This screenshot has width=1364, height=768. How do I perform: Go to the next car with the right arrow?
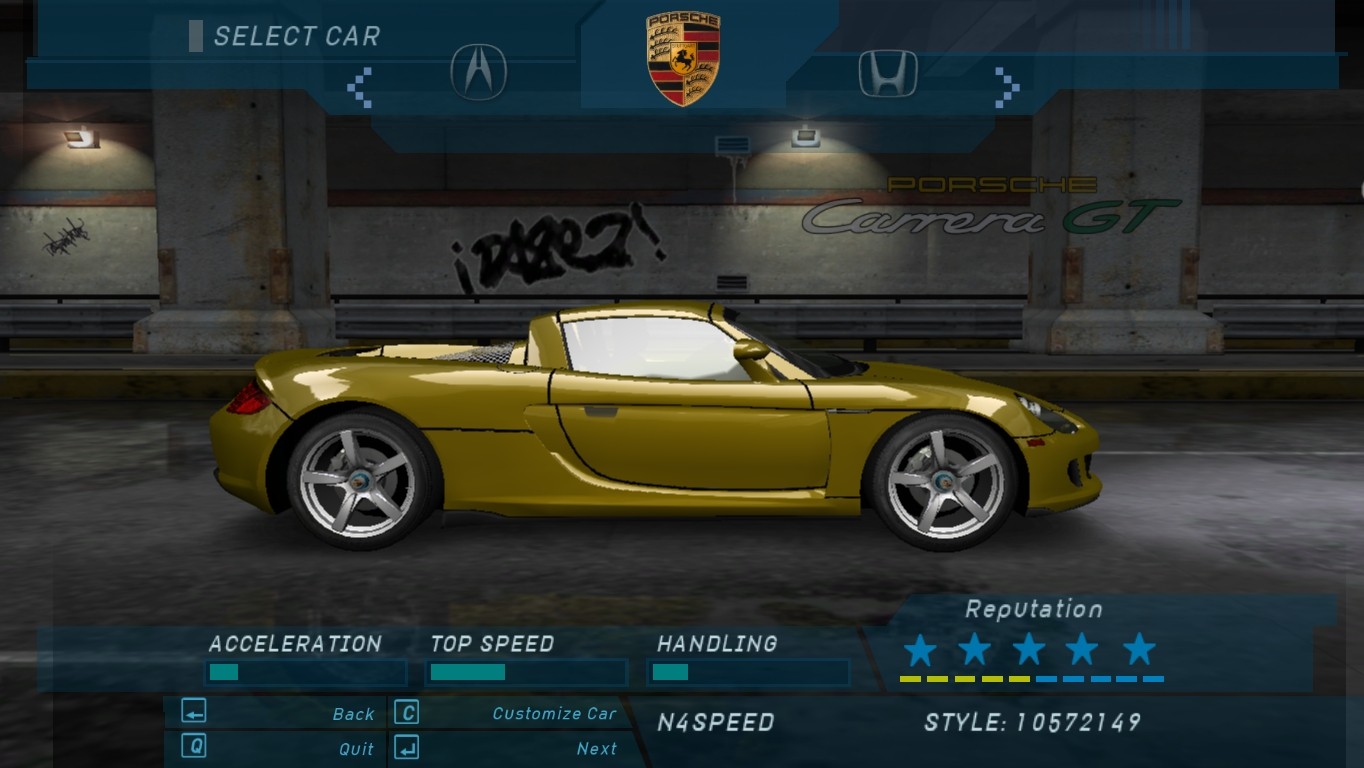tap(1006, 87)
